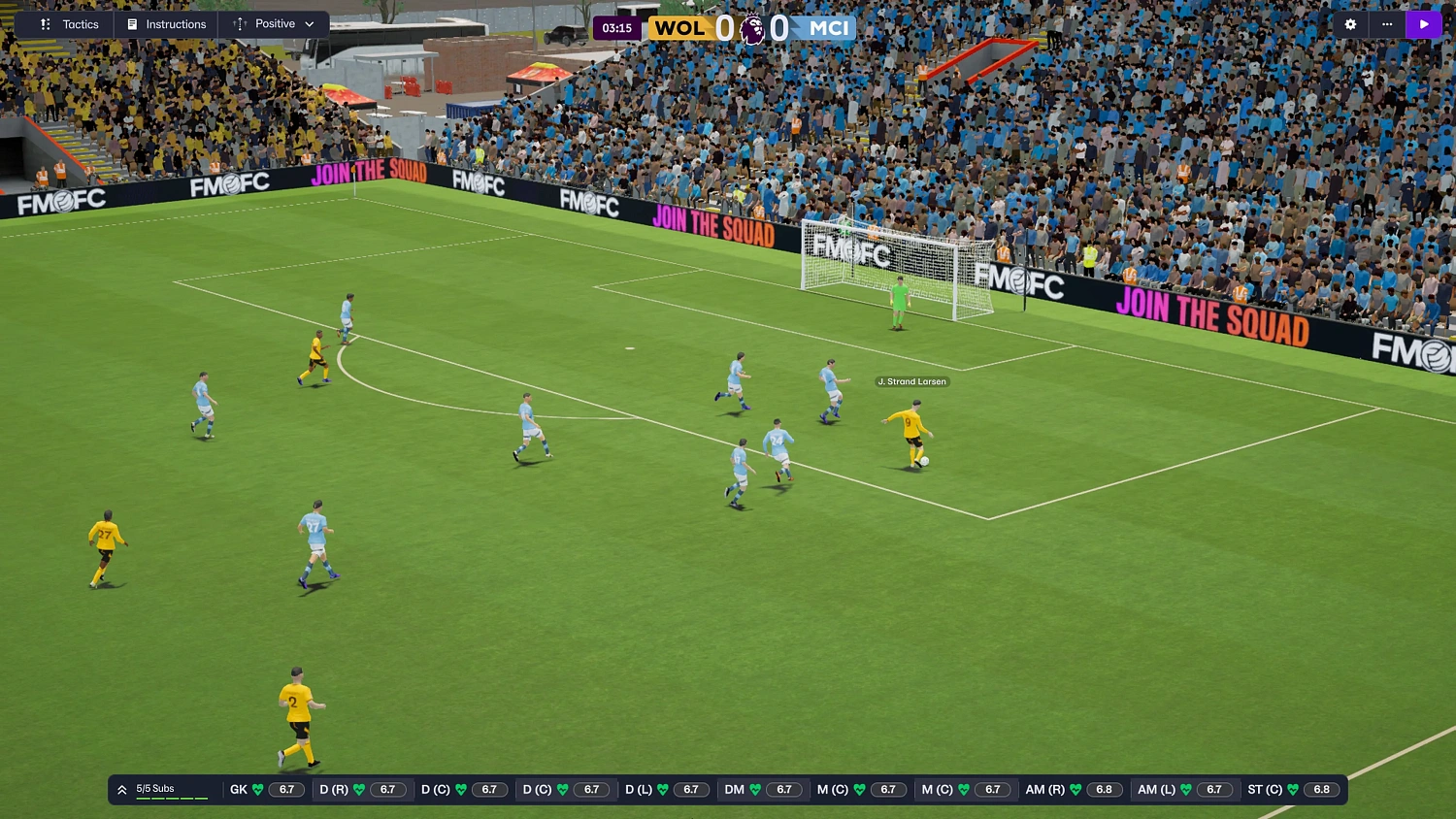The height and width of the screenshot is (819, 1456).
Task: Click the match settings gear icon
Action: 1350,24
